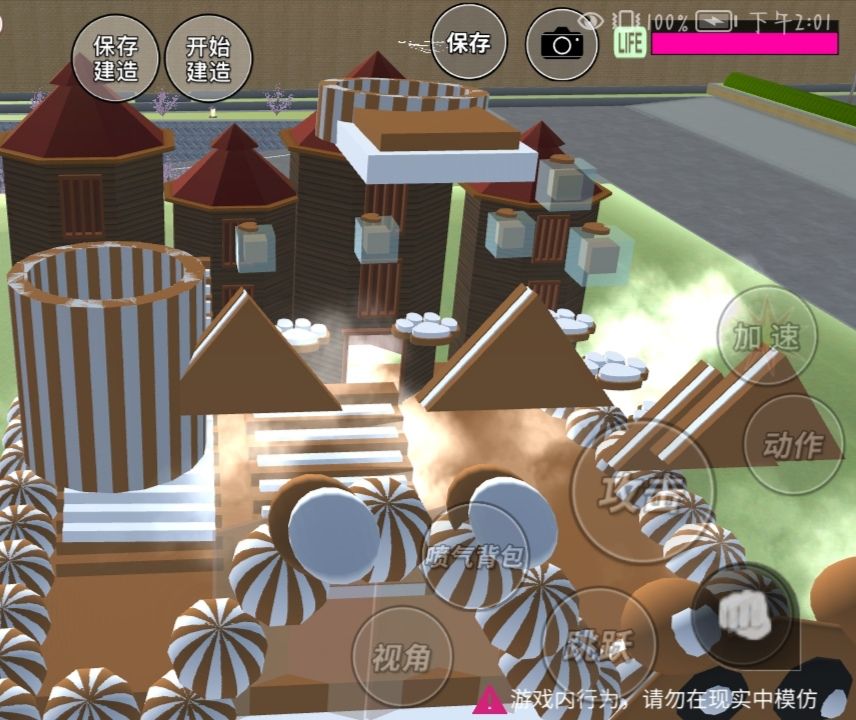Tap the fist punch icon button
856x720 pixels.
(x=742, y=614)
